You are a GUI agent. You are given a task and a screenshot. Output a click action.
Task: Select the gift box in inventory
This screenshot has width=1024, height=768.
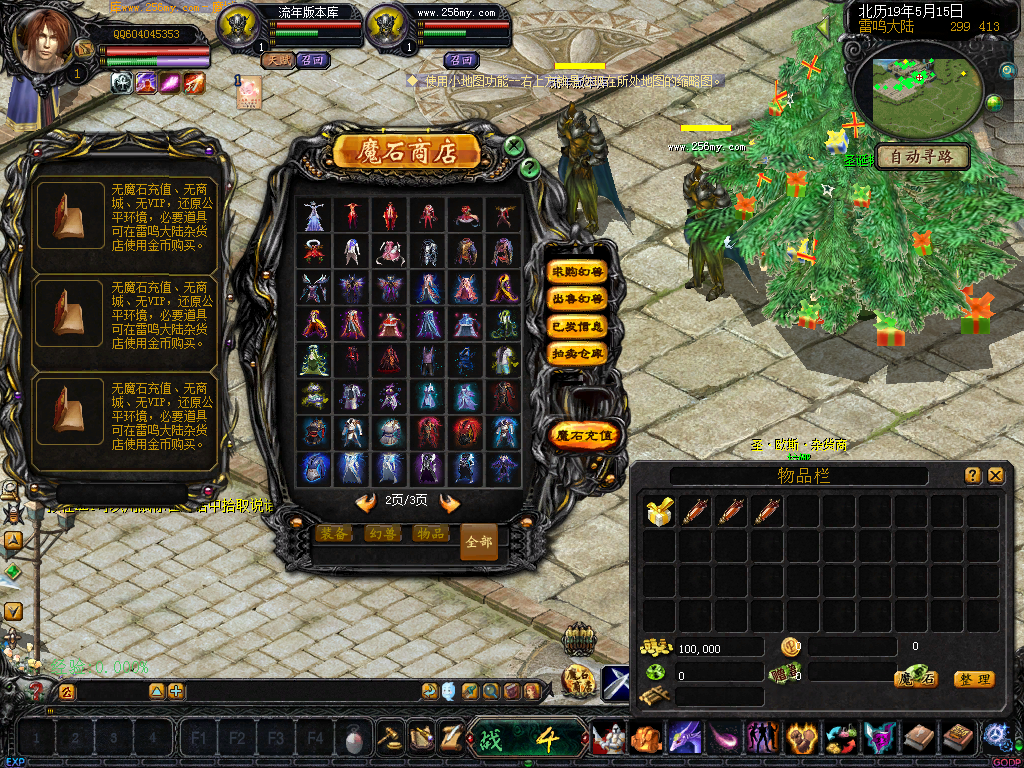658,512
